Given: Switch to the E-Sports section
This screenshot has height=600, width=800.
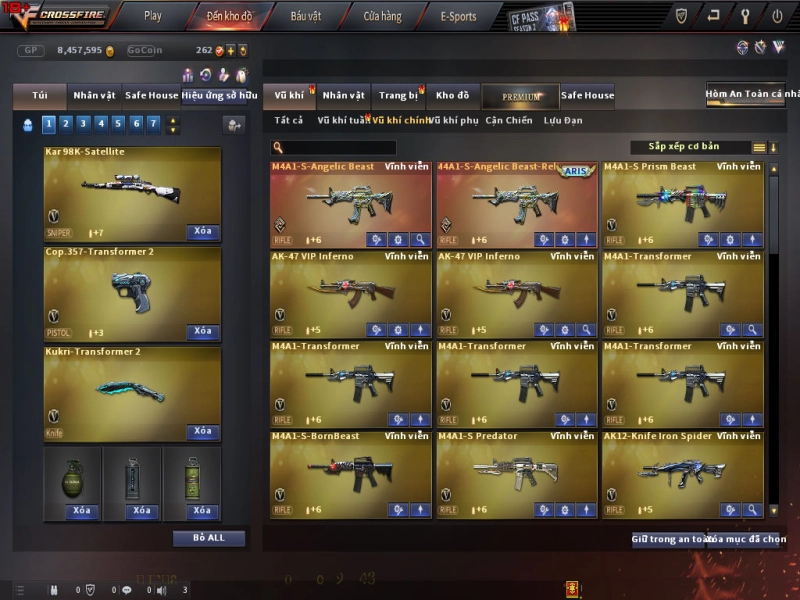Looking at the screenshot, I should click(x=458, y=16).
